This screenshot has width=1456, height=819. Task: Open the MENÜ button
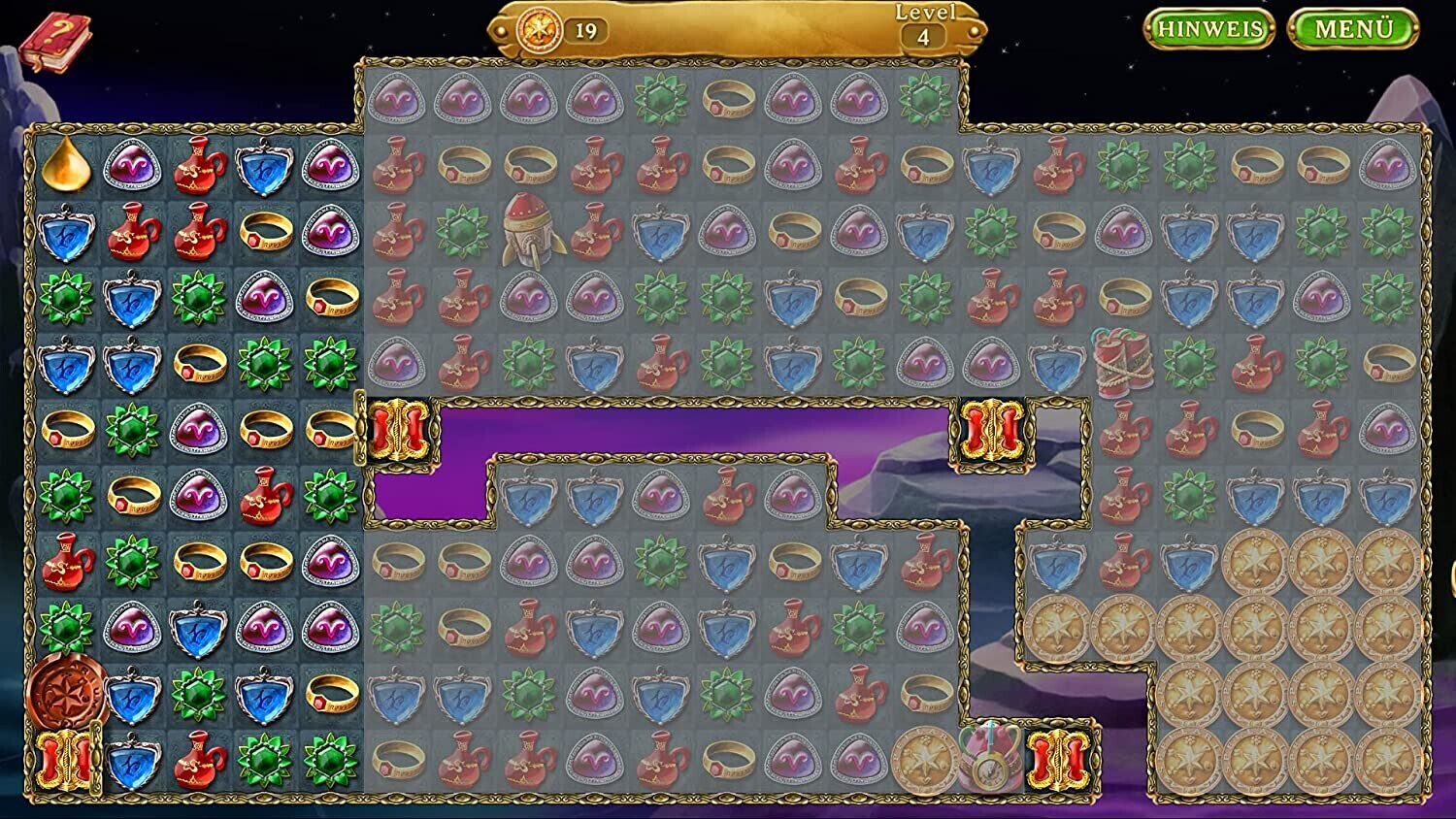click(x=1353, y=29)
